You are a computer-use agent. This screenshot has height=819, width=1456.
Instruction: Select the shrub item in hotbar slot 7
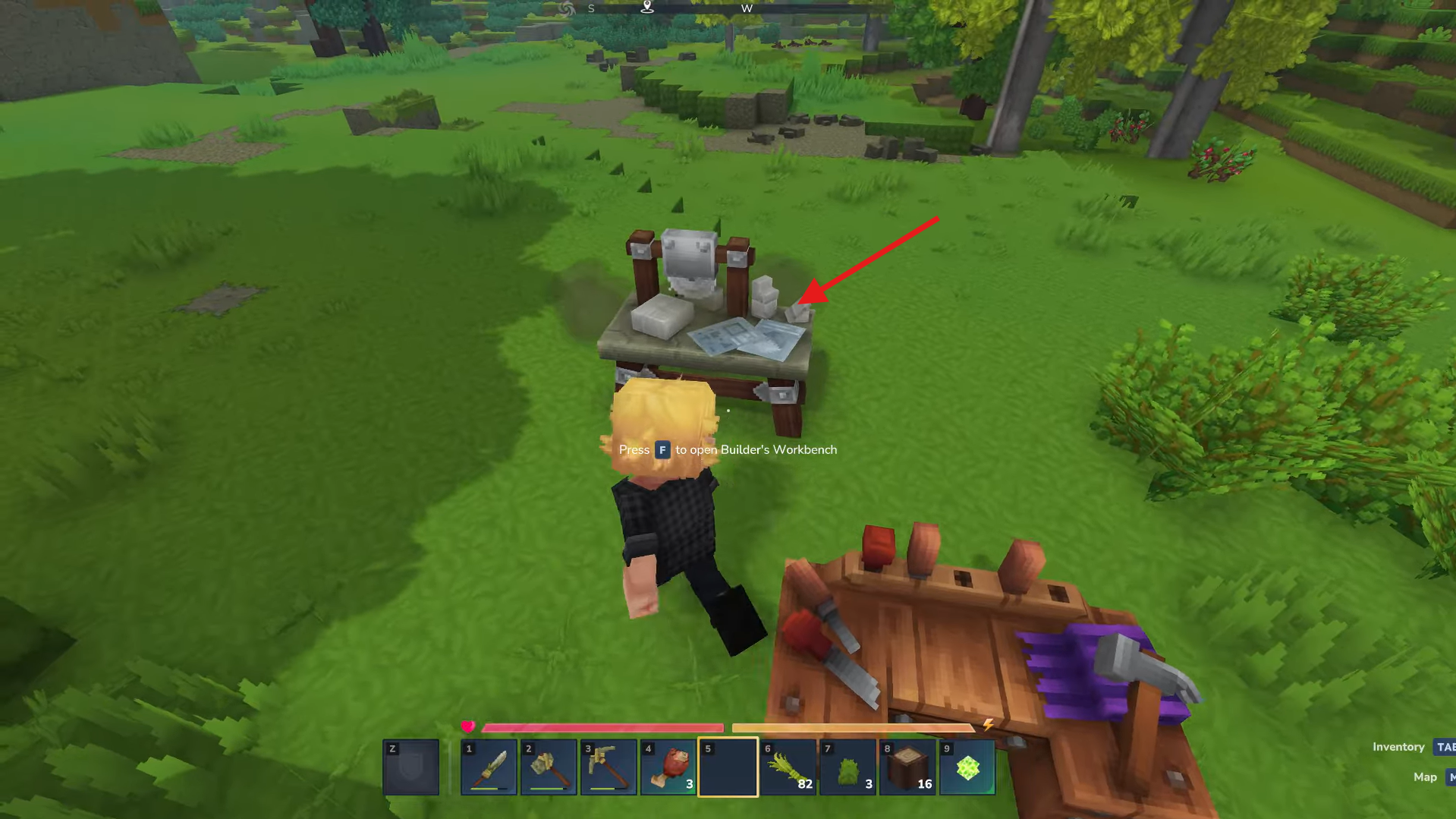(x=846, y=767)
